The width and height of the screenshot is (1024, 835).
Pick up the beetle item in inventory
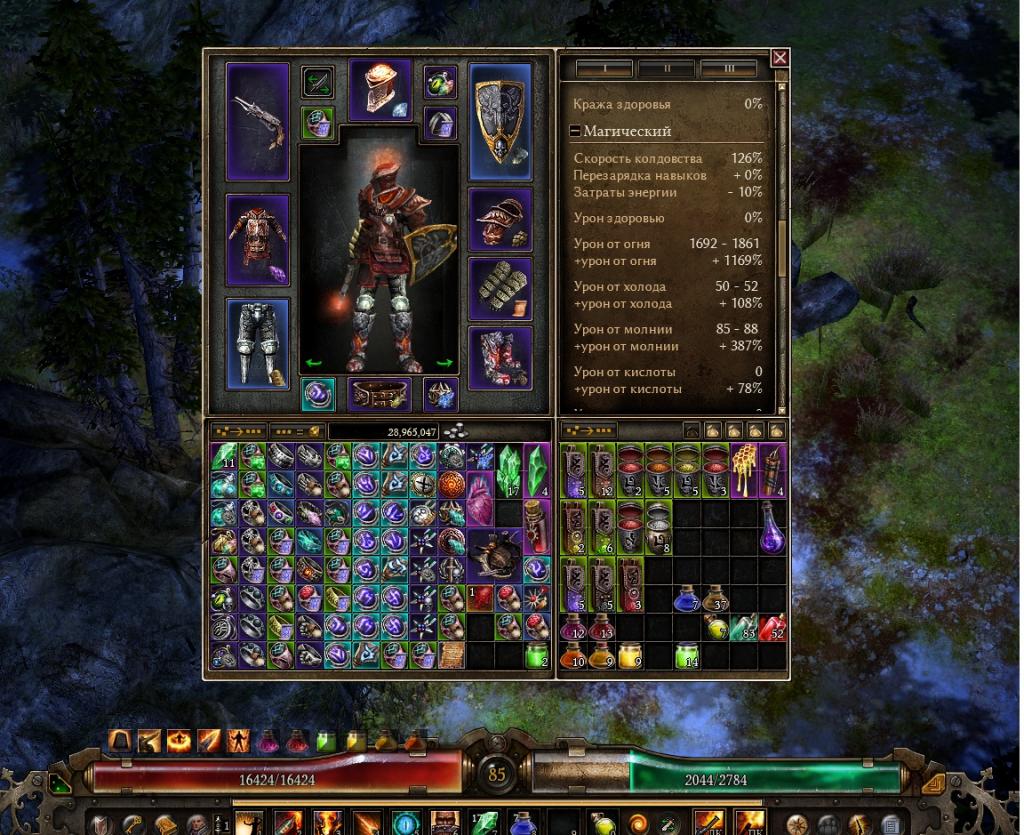point(497,554)
